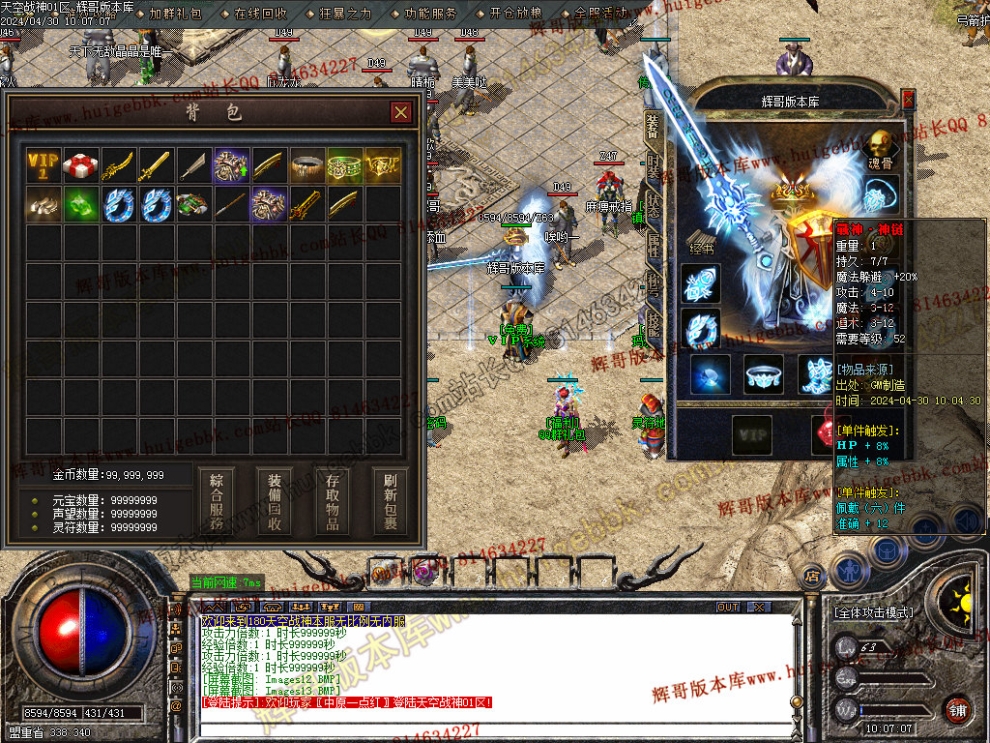
Task: Open the 狂暴之力 berserk power menu
Action: [x=345, y=14]
